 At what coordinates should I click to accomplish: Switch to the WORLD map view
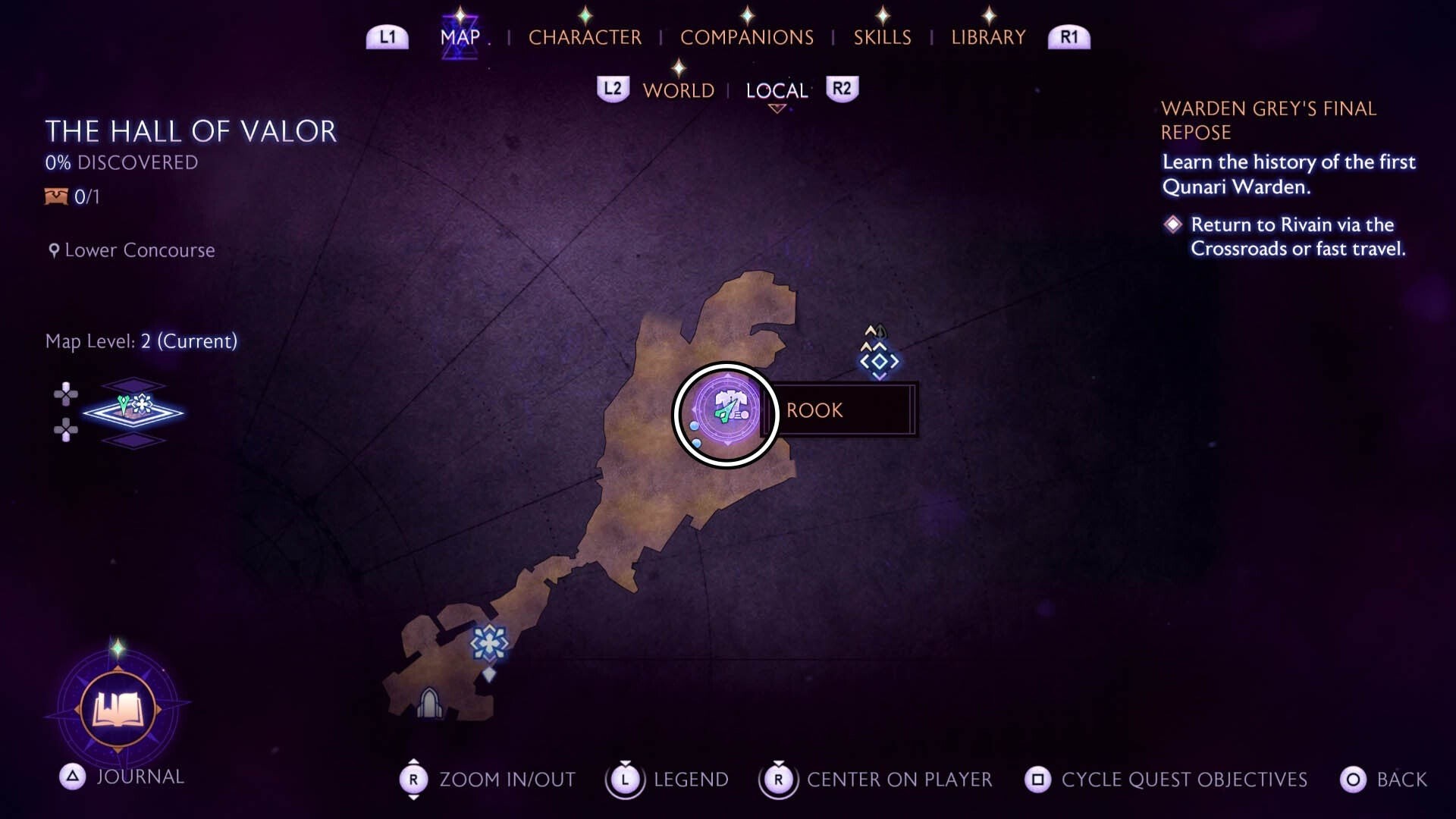coord(679,90)
